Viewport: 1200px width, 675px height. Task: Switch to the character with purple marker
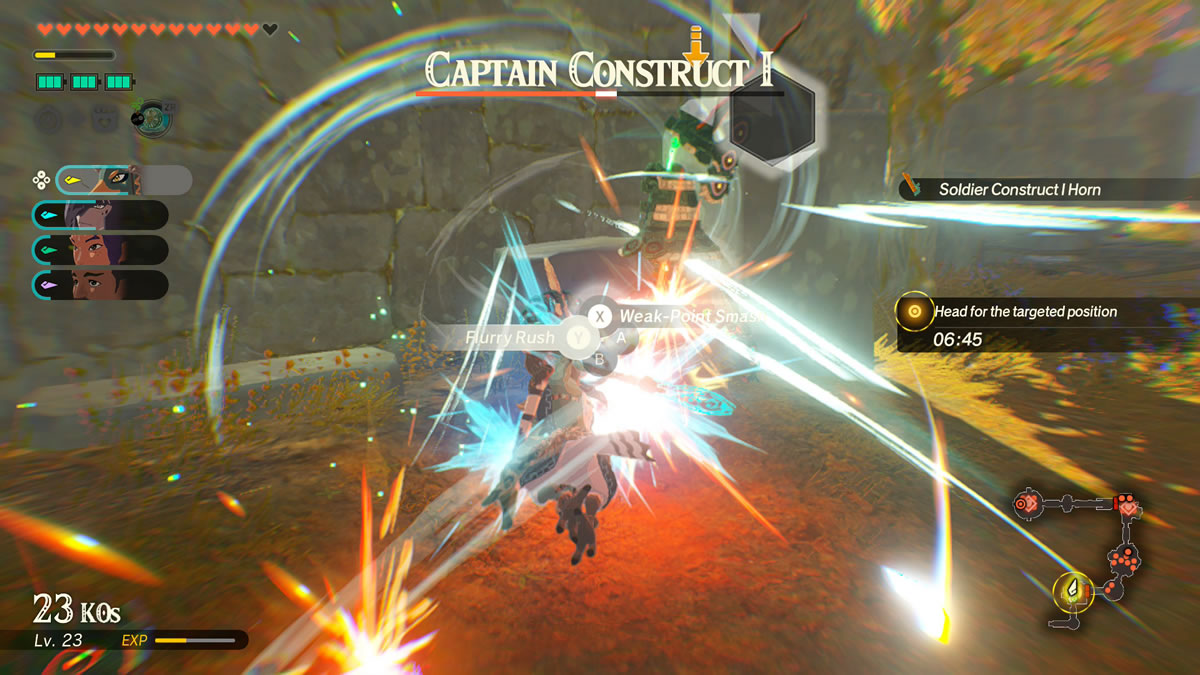pos(100,284)
